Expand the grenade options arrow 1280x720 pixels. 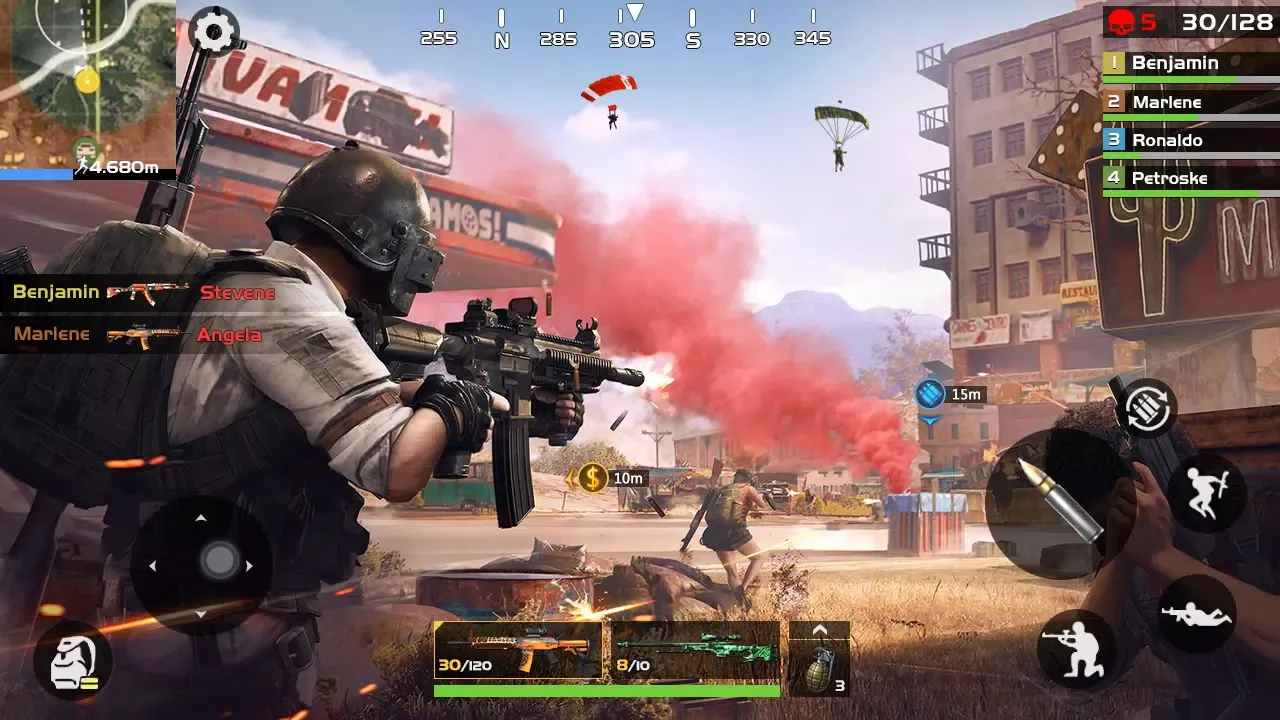[820, 631]
